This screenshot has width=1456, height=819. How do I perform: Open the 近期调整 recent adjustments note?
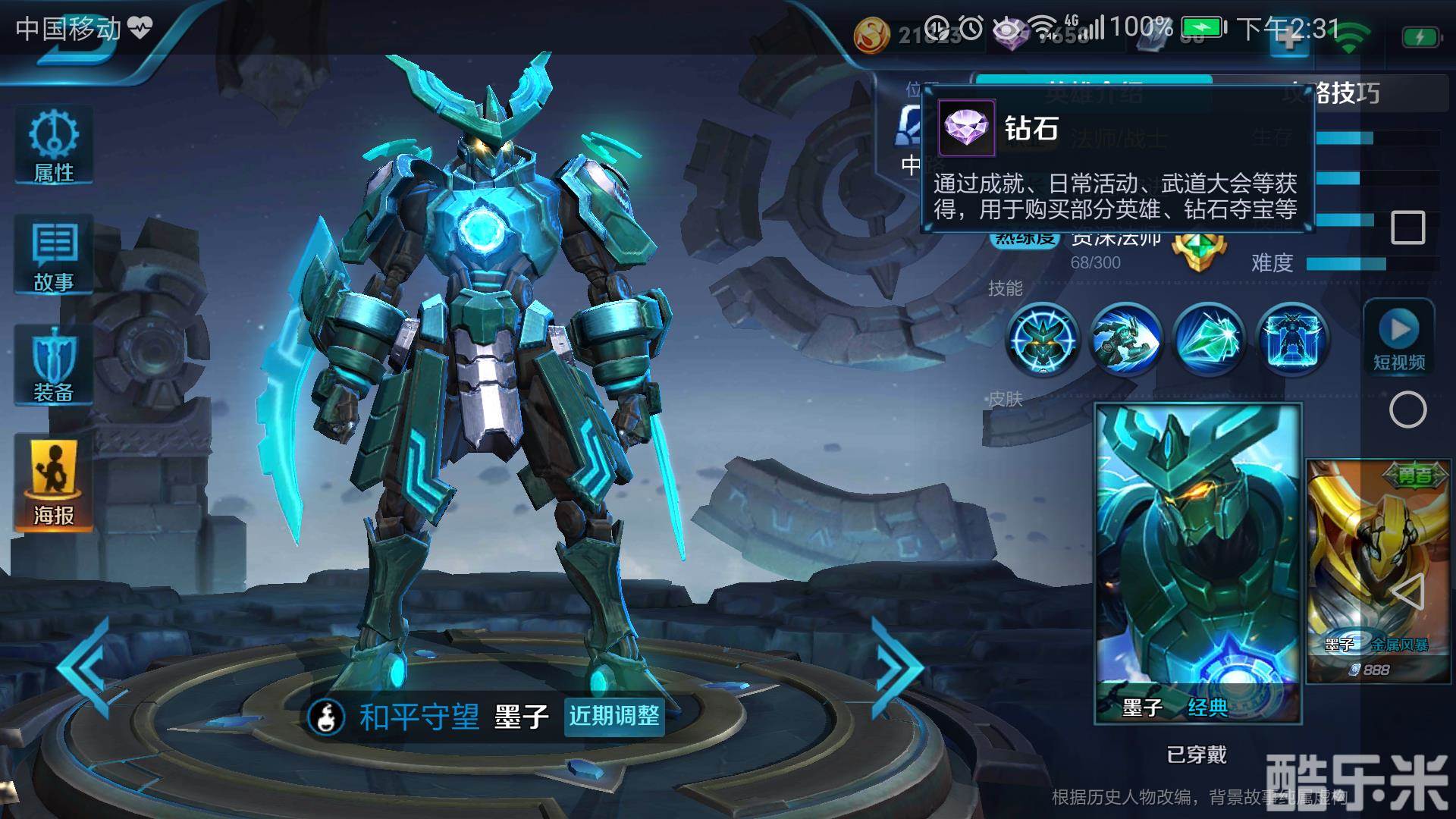click(614, 716)
